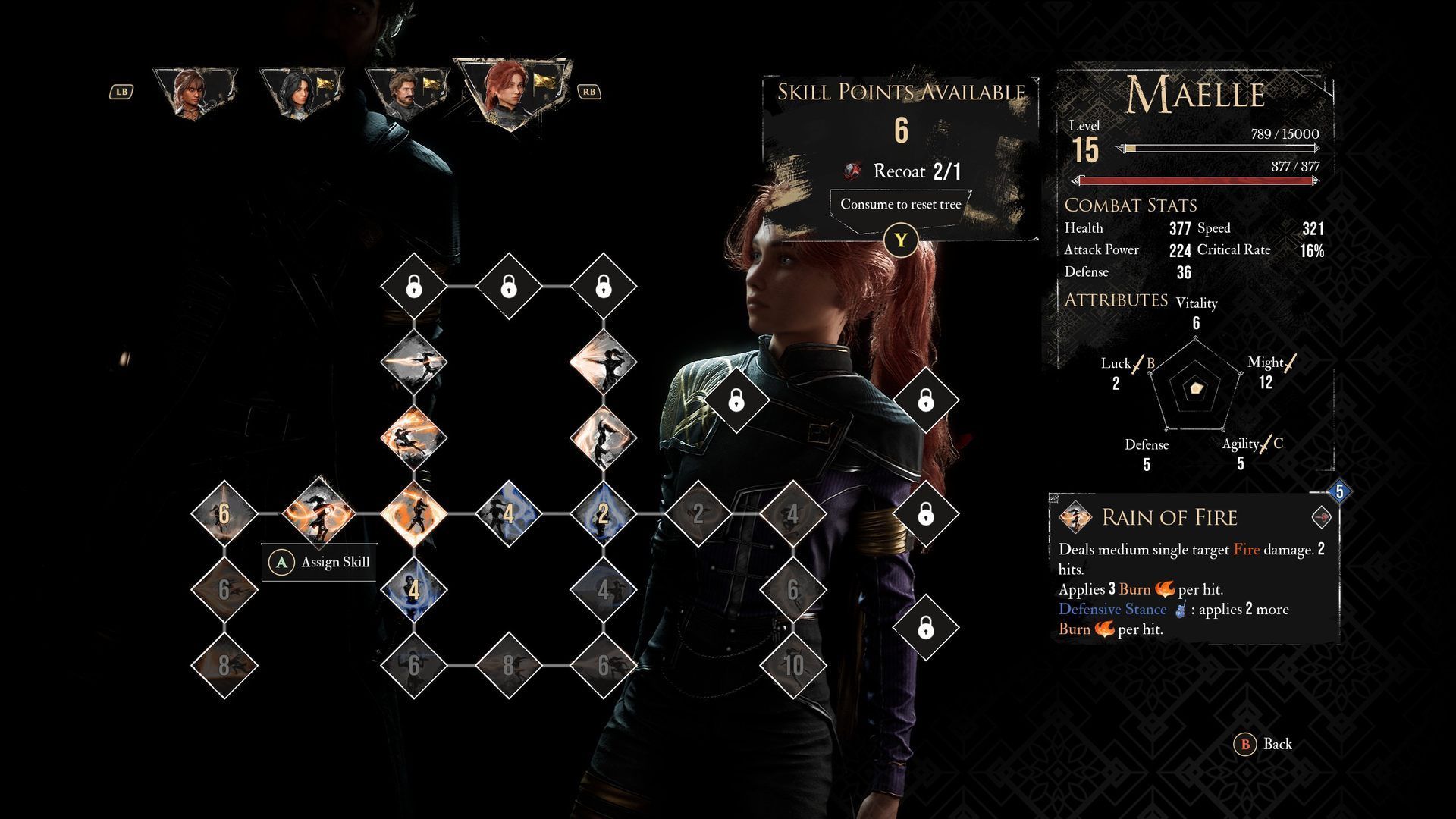Pick the skill node costing 10 points
This screenshot has height=819, width=1456.
(x=793, y=665)
